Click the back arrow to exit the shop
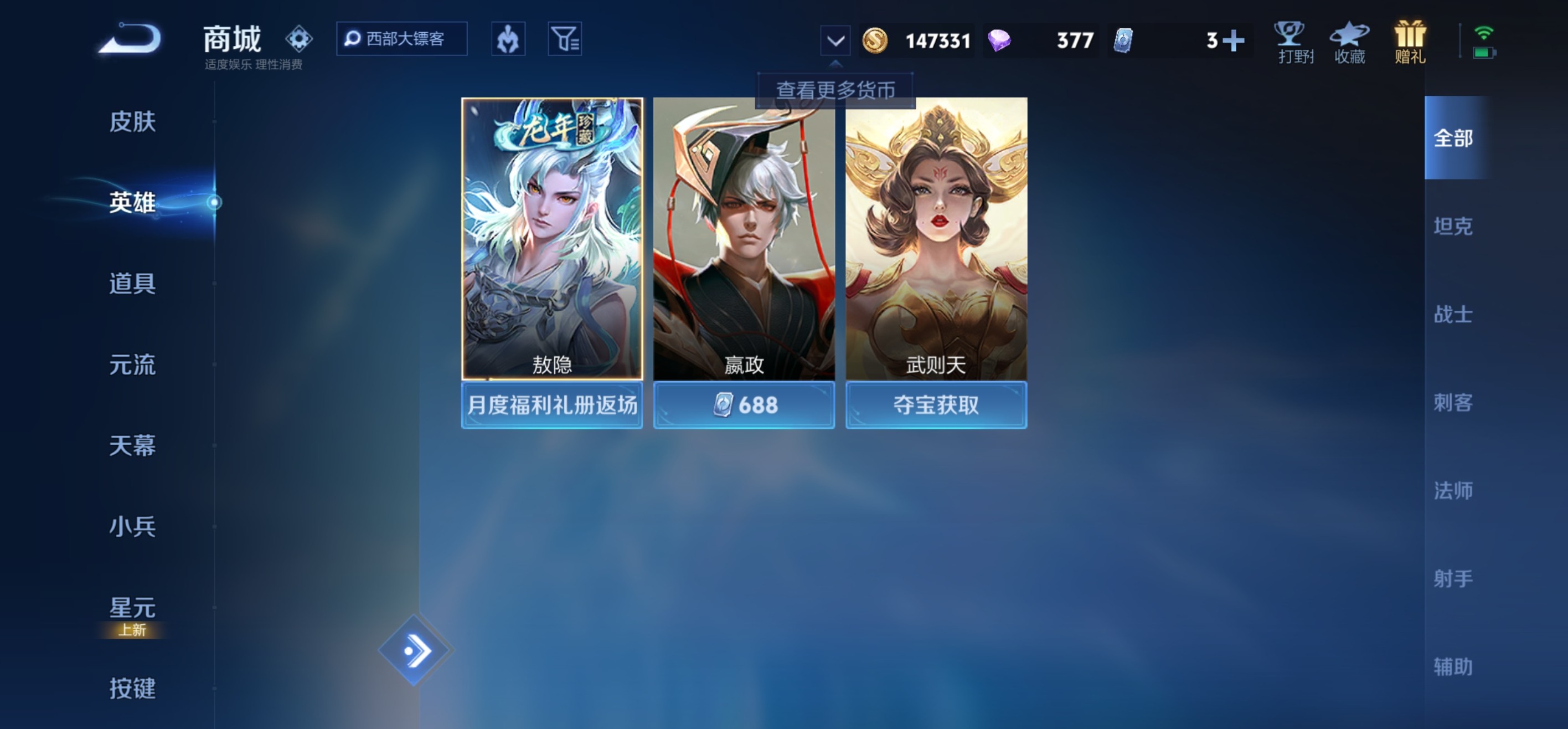 point(131,38)
